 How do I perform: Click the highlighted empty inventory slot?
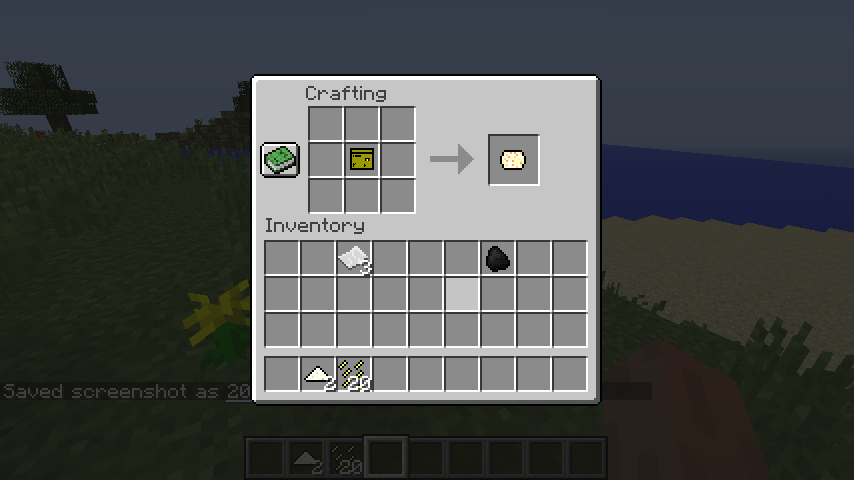pos(462,295)
